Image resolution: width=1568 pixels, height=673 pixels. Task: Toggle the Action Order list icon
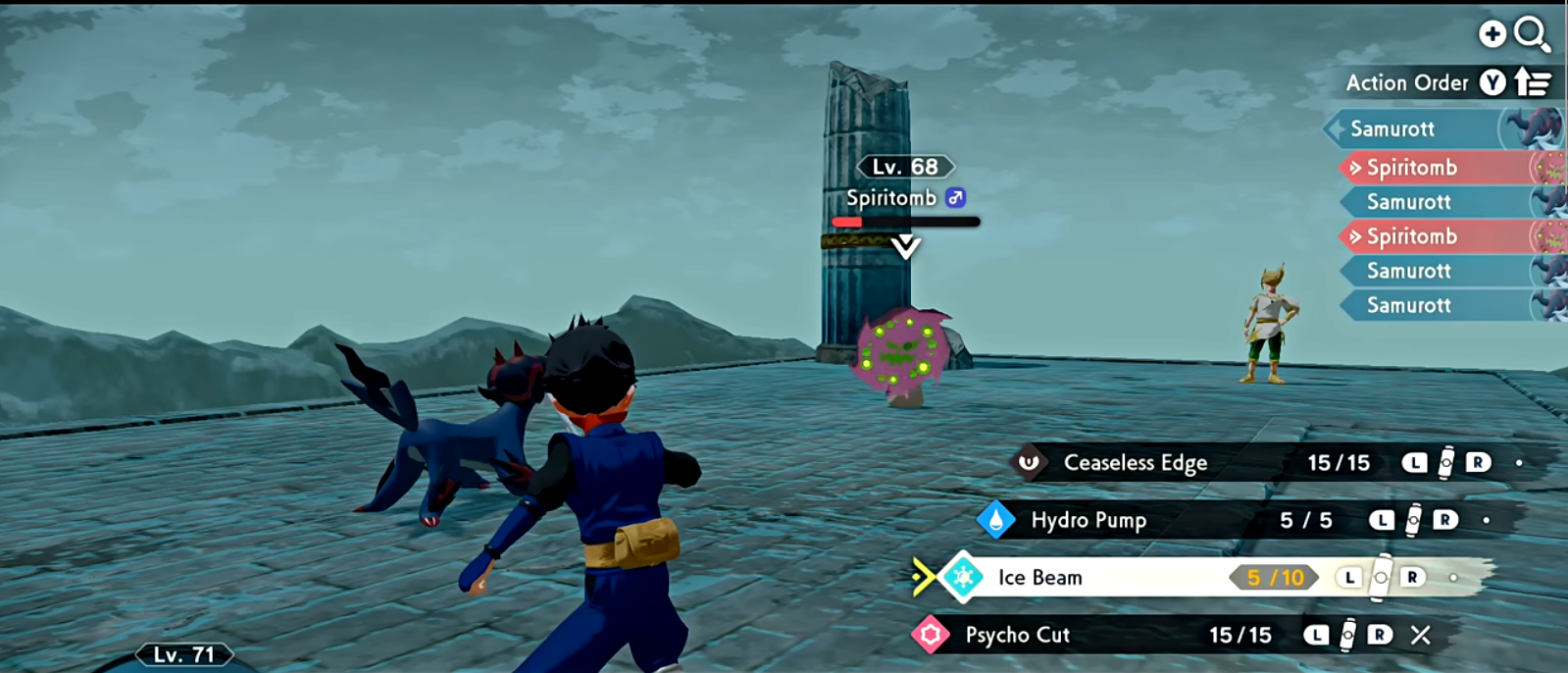click(1533, 83)
